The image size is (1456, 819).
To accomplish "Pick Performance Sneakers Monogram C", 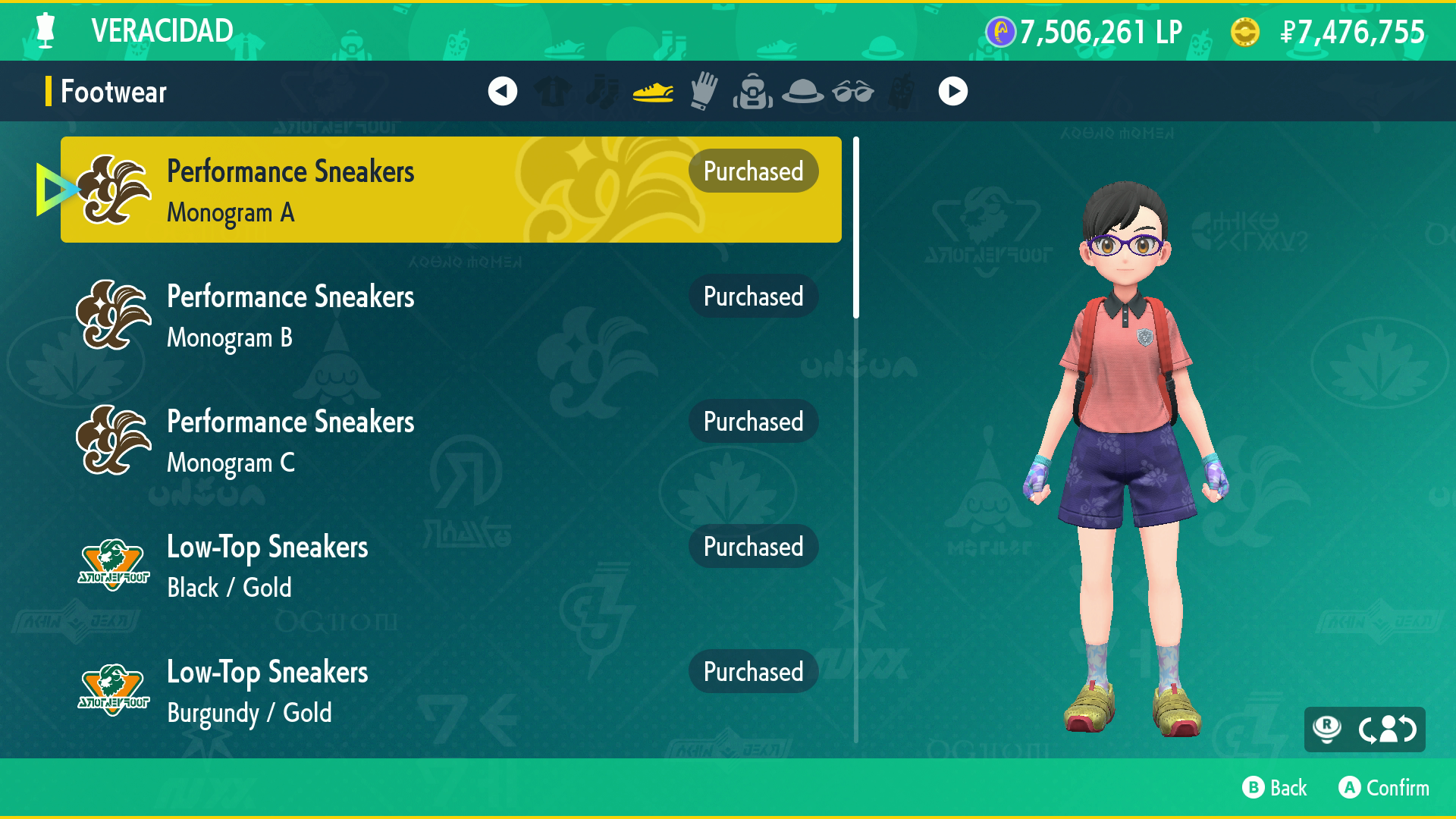I will (450, 440).
